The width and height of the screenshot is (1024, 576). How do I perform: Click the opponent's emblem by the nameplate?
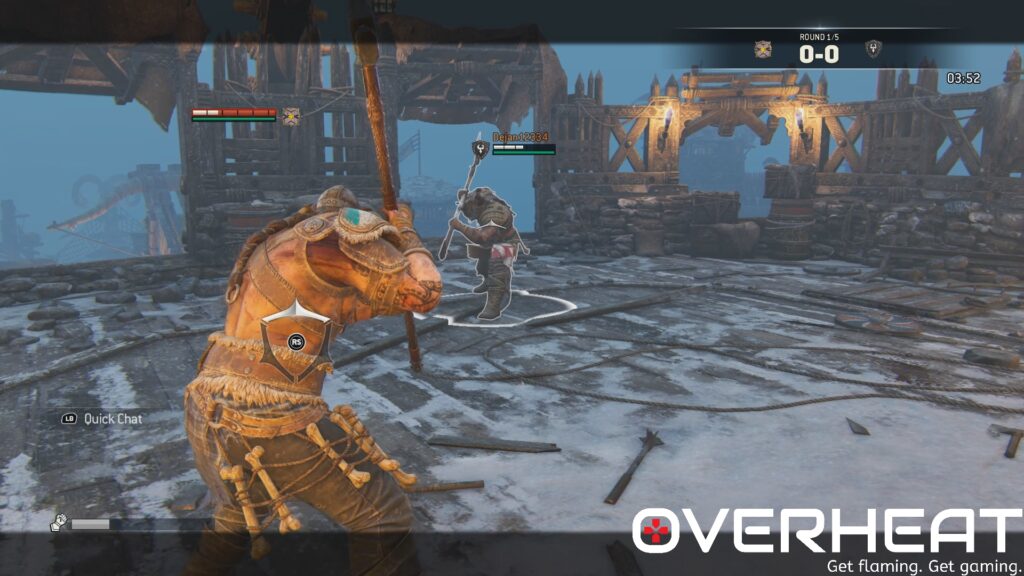tap(481, 149)
